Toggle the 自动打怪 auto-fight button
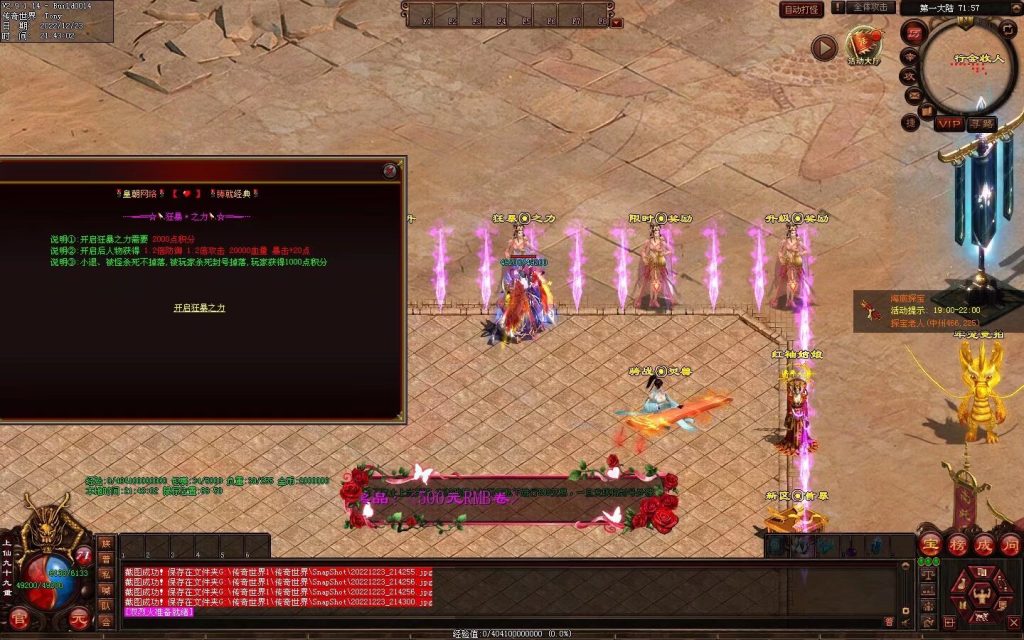The height and width of the screenshot is (640, 1024). click(x=801, y=9)
